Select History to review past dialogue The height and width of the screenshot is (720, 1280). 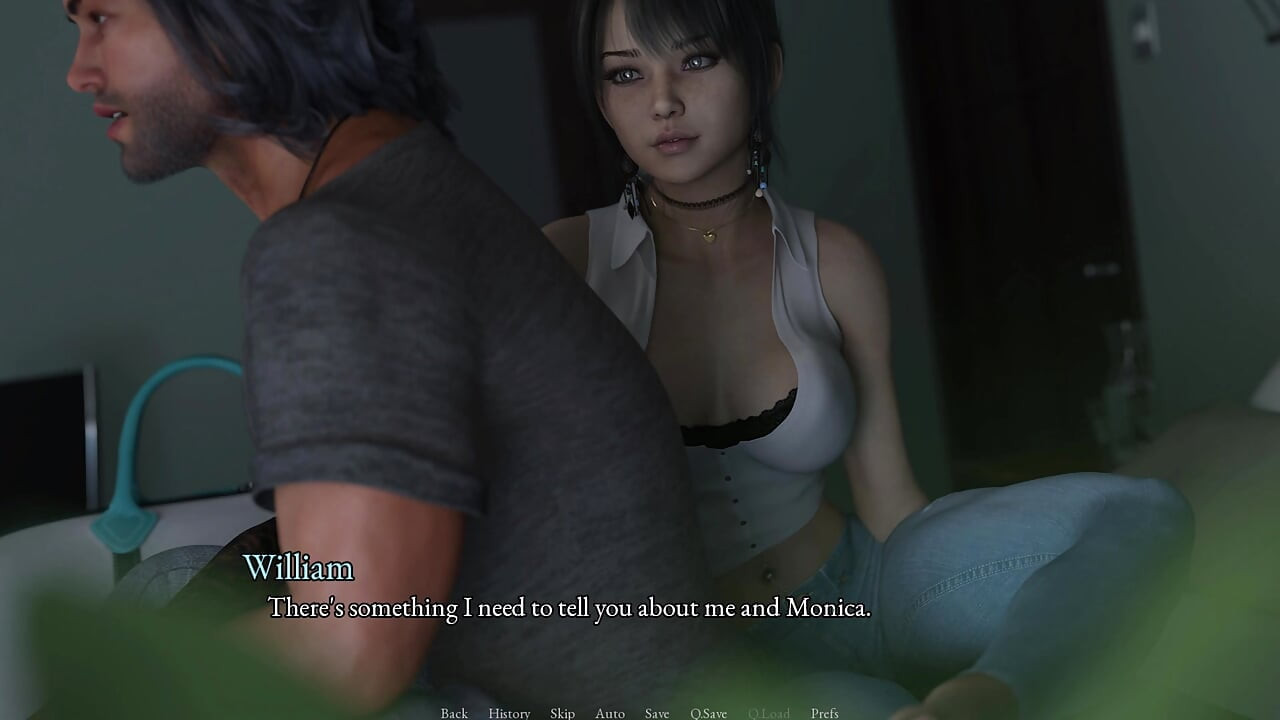509,713
